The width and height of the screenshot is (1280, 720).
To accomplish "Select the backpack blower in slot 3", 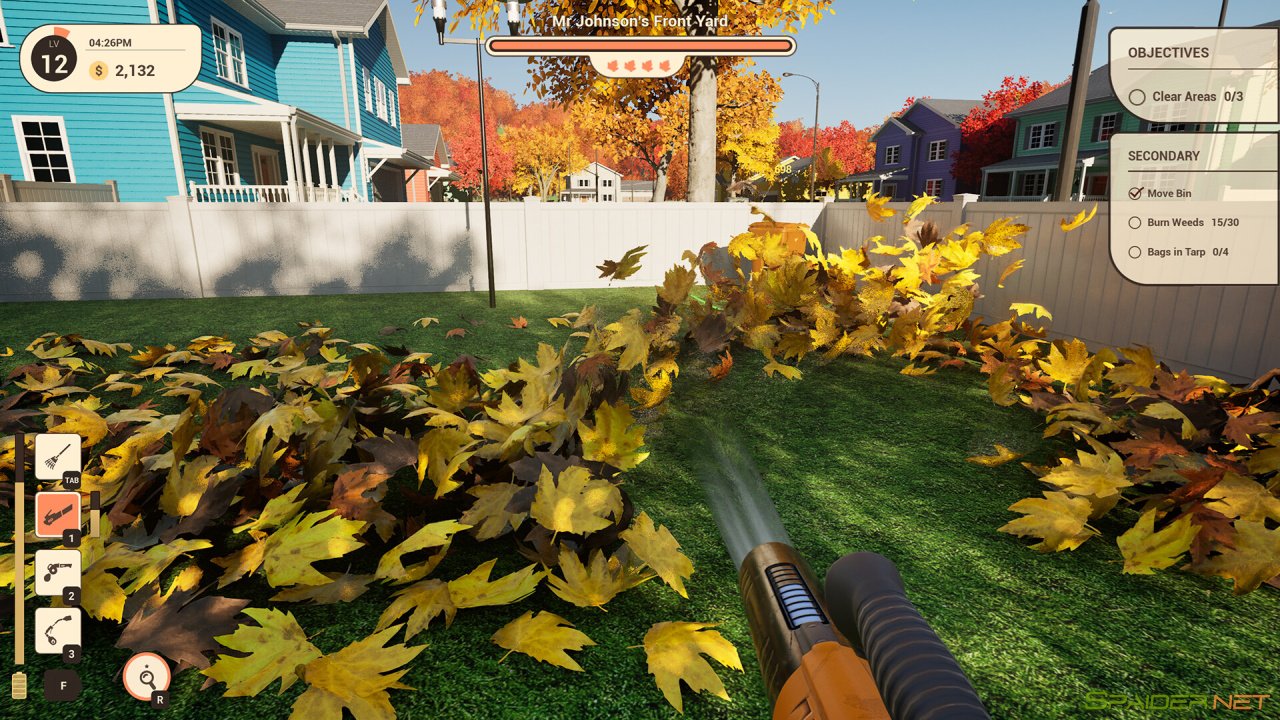I will click(x=58, y=628).
